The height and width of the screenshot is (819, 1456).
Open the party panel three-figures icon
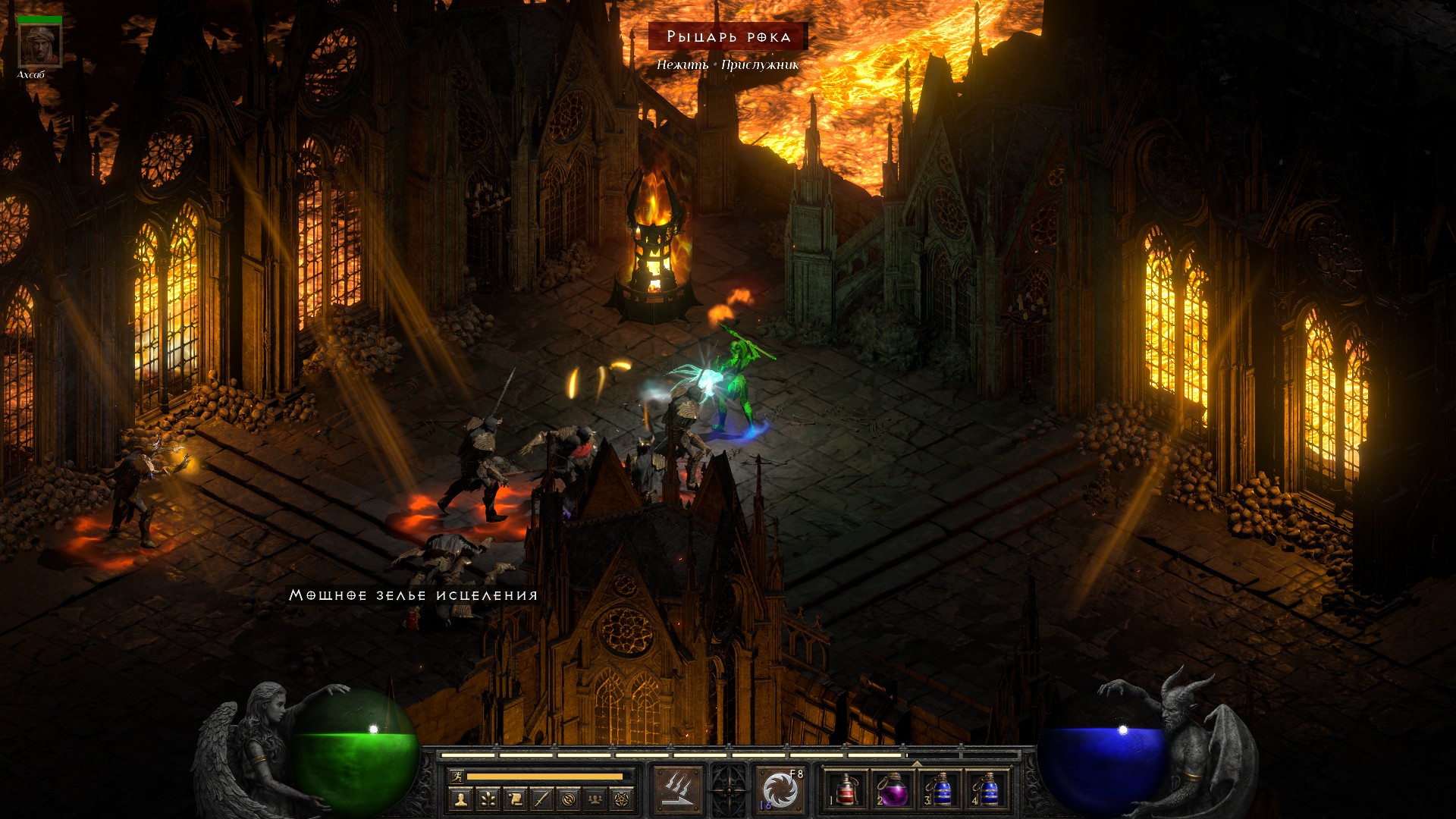[596, 798]
